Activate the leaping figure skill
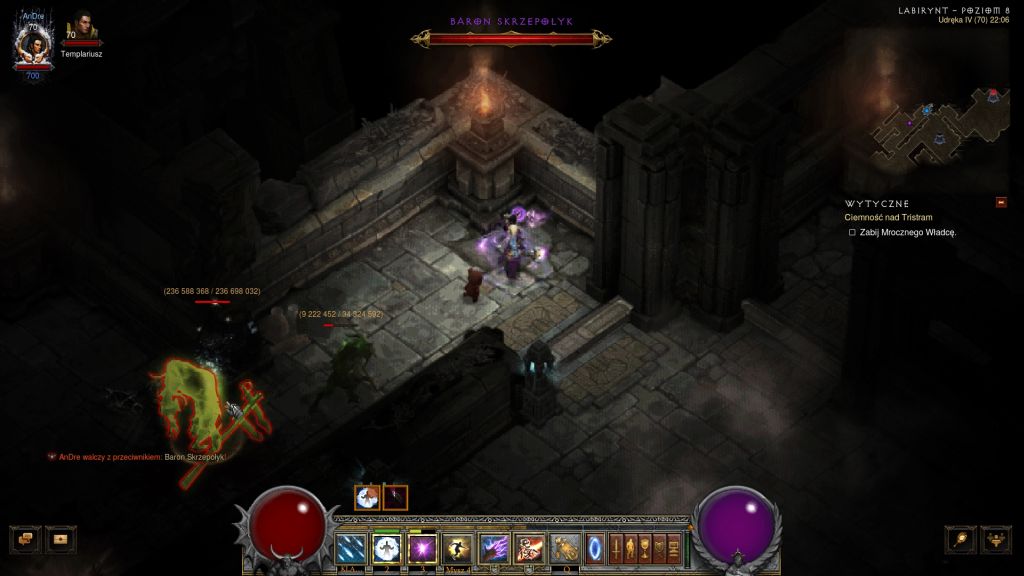 click(x=456, y=548)
